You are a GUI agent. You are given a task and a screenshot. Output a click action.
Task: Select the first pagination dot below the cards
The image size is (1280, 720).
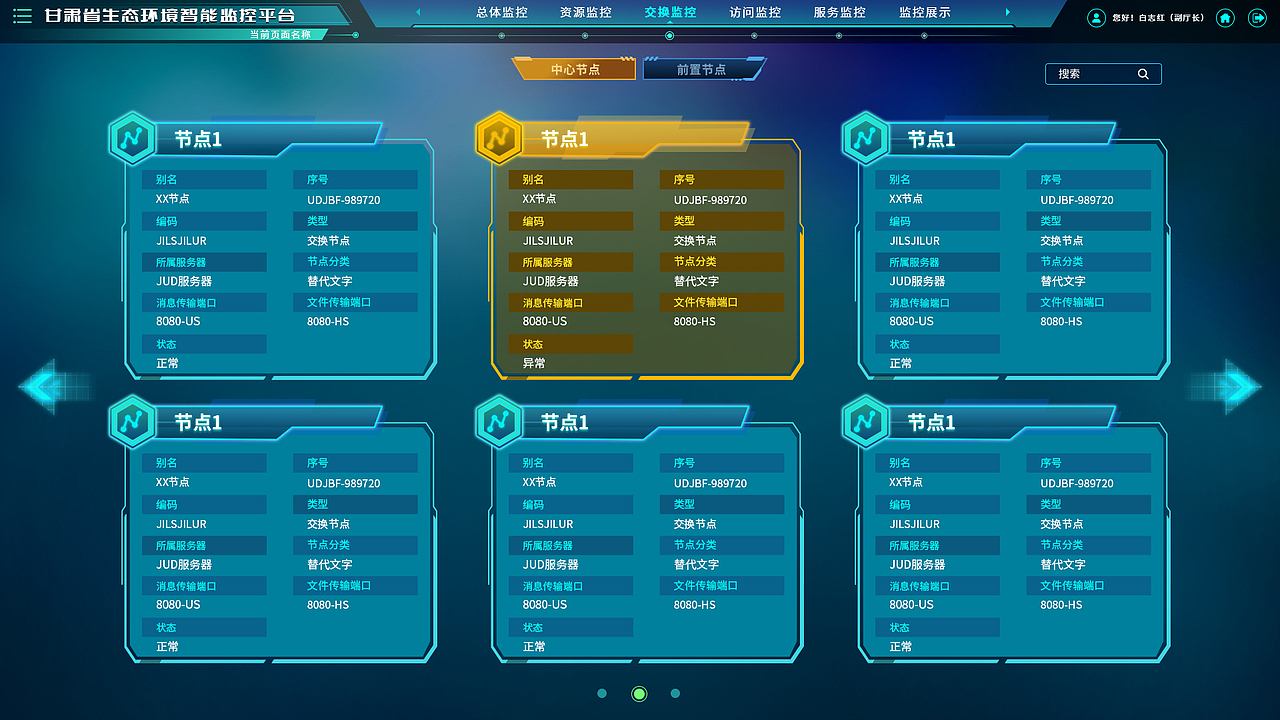click(602, 693)
